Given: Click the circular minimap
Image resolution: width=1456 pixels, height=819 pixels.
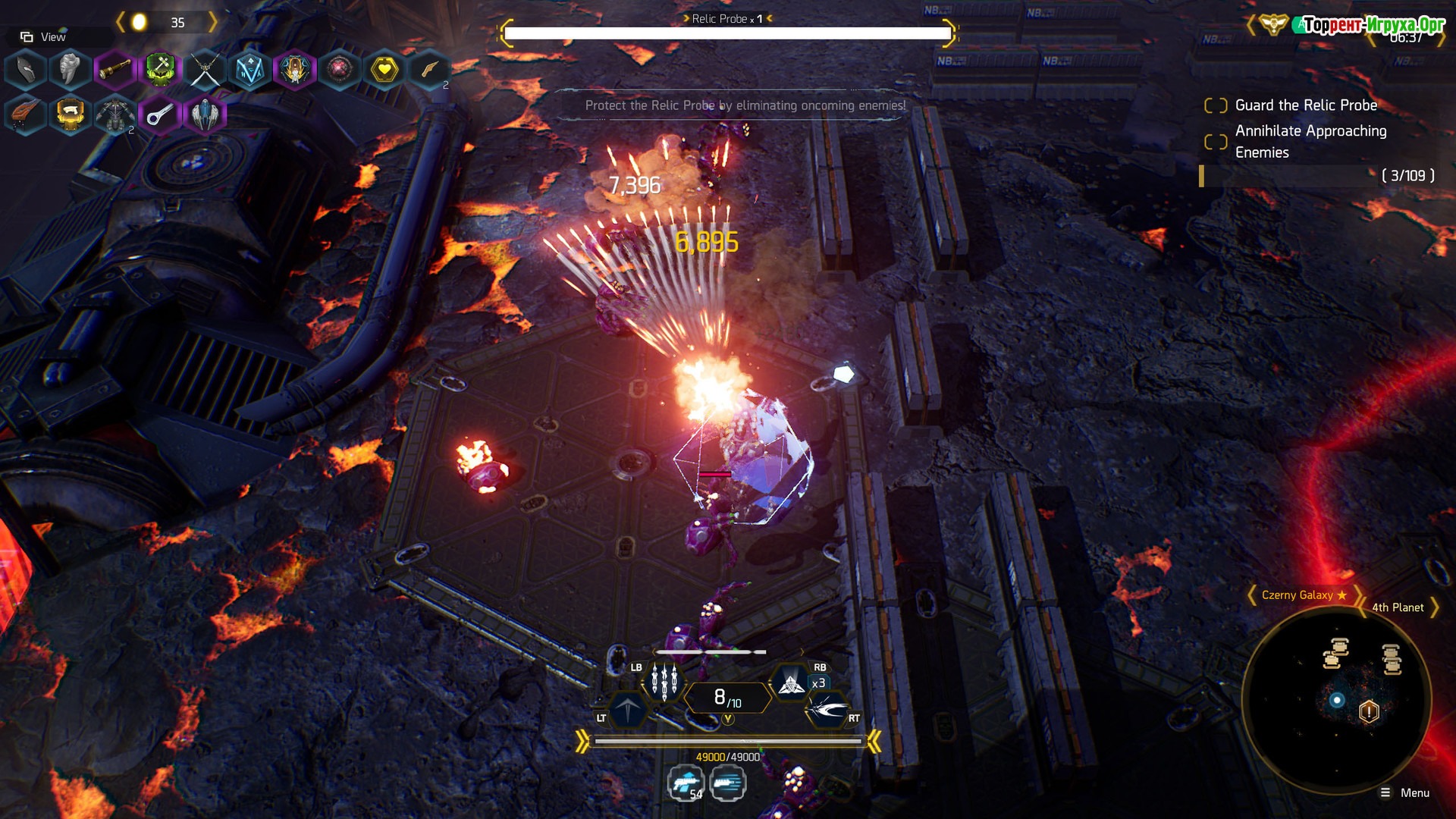Looking at the screenshot, I should click(1336, 699).
